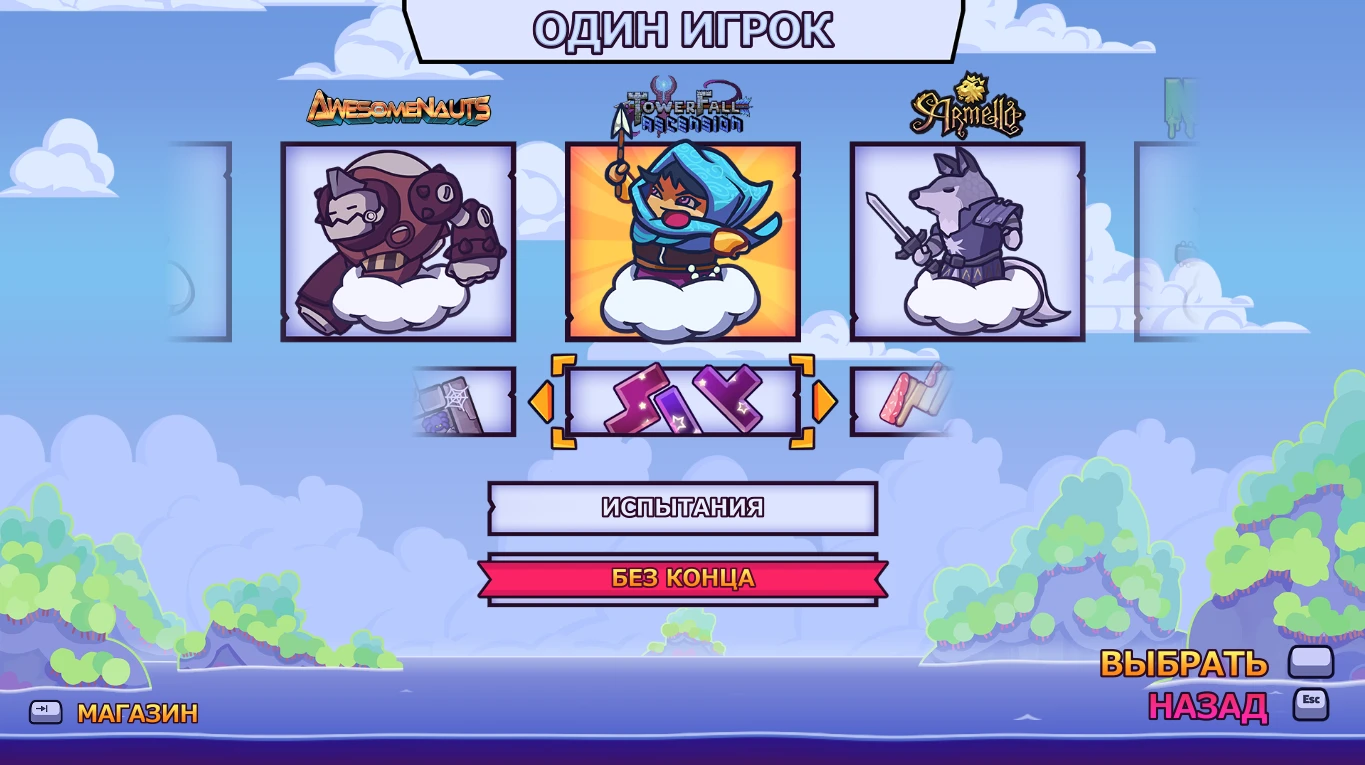
Task: Click the TowerFall Ascension logo
Action: coord(683,105)
